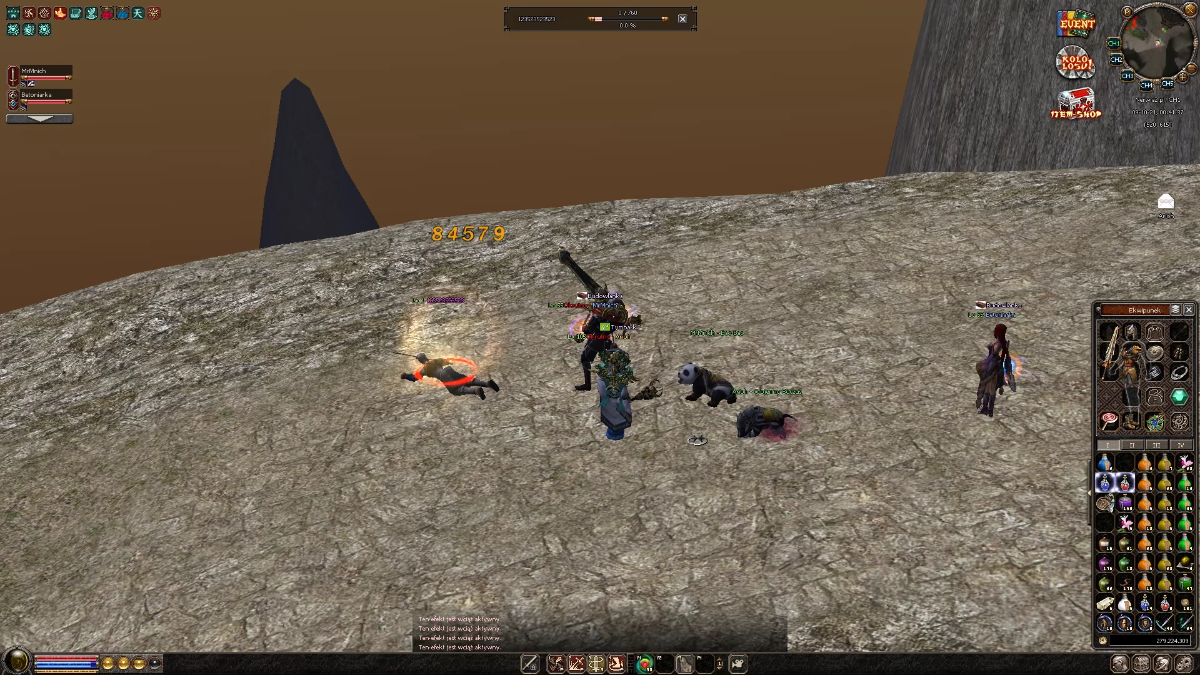This screenshot has height=675, width=1200.
Task: Switch to channel CH4
Action: 1146,85
